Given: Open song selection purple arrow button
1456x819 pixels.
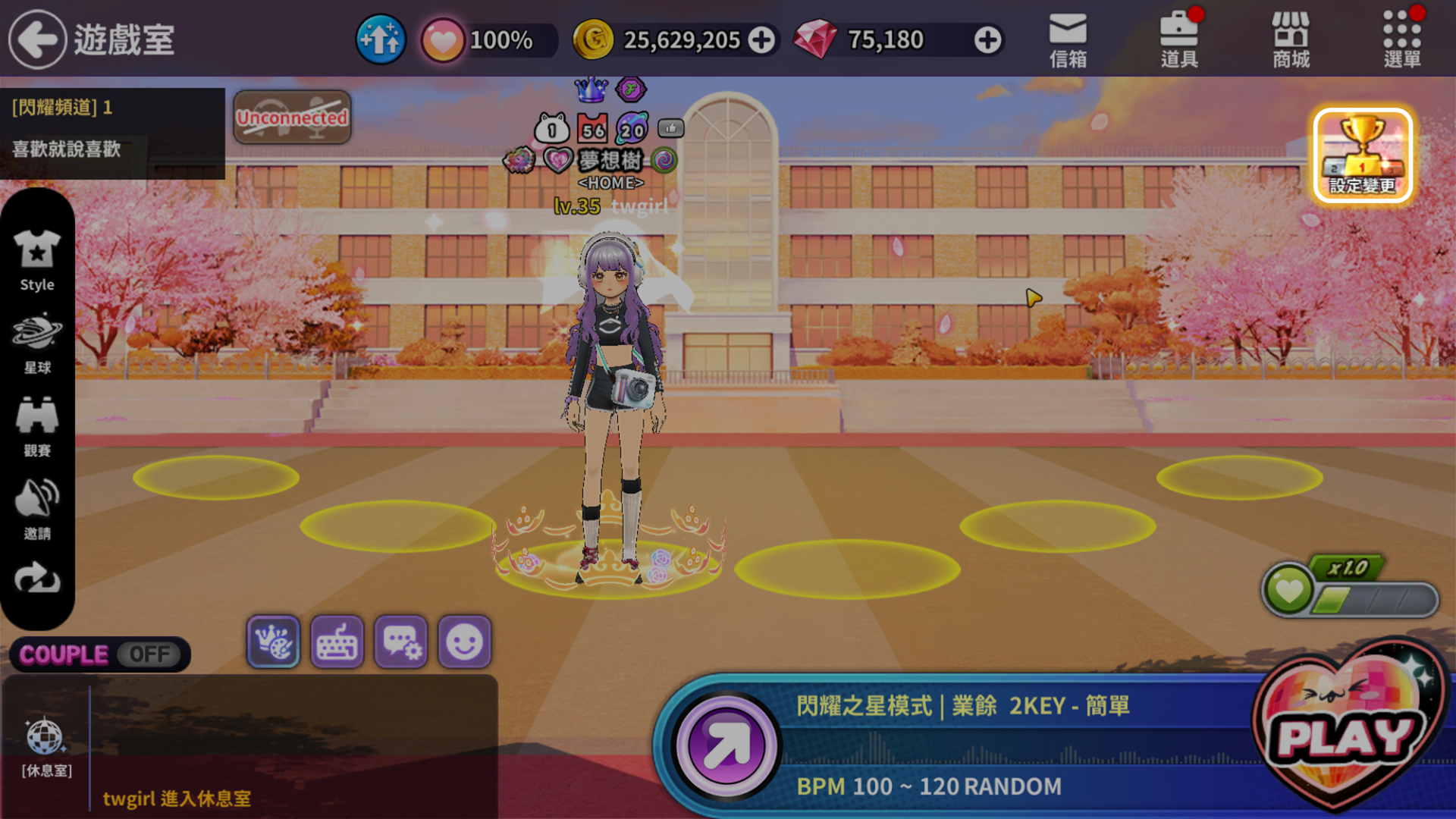Looking at the screenshot, I should pos(726,746).
